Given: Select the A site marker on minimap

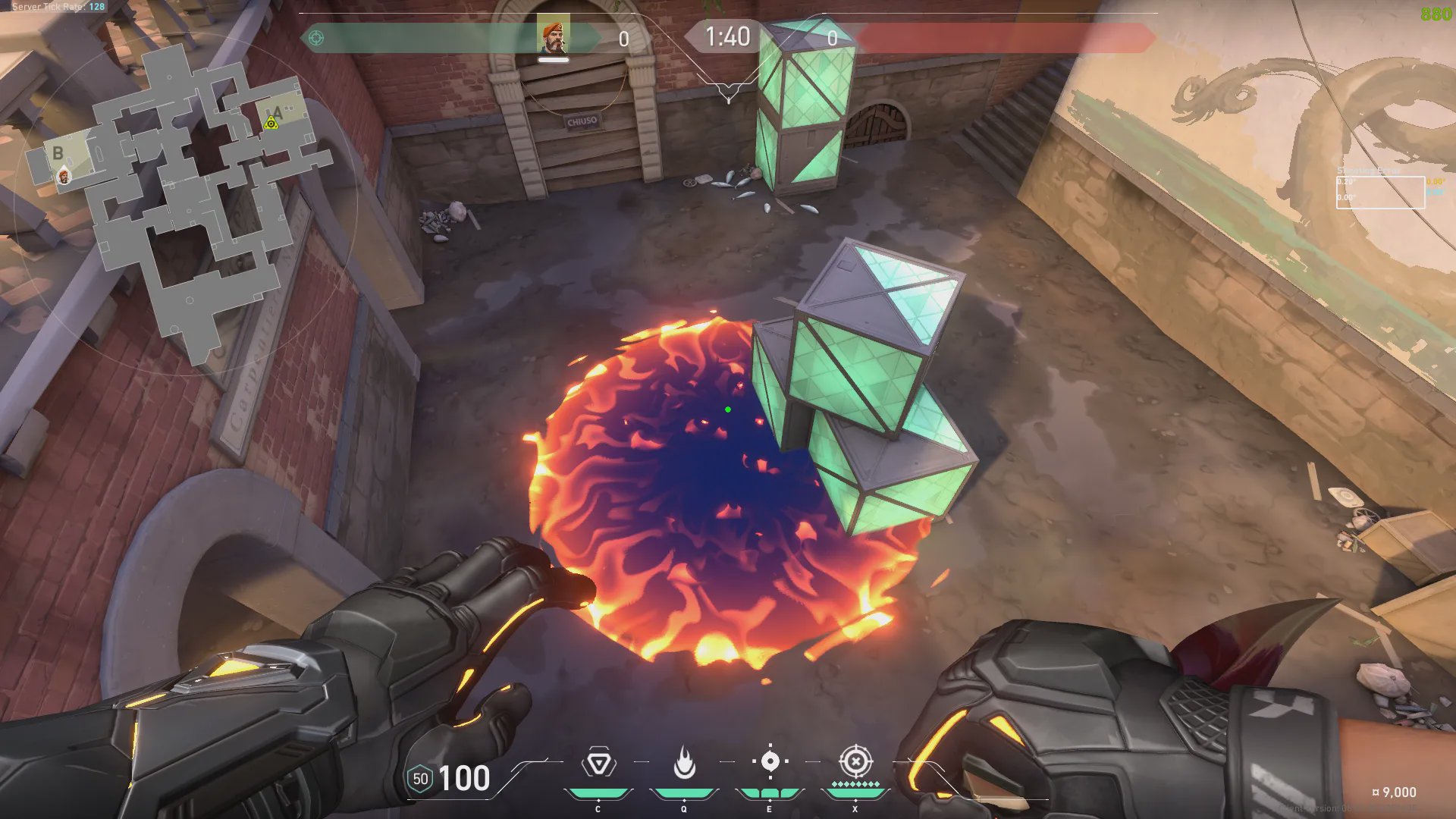Looking at the screenshot, I should pos(278,113).
